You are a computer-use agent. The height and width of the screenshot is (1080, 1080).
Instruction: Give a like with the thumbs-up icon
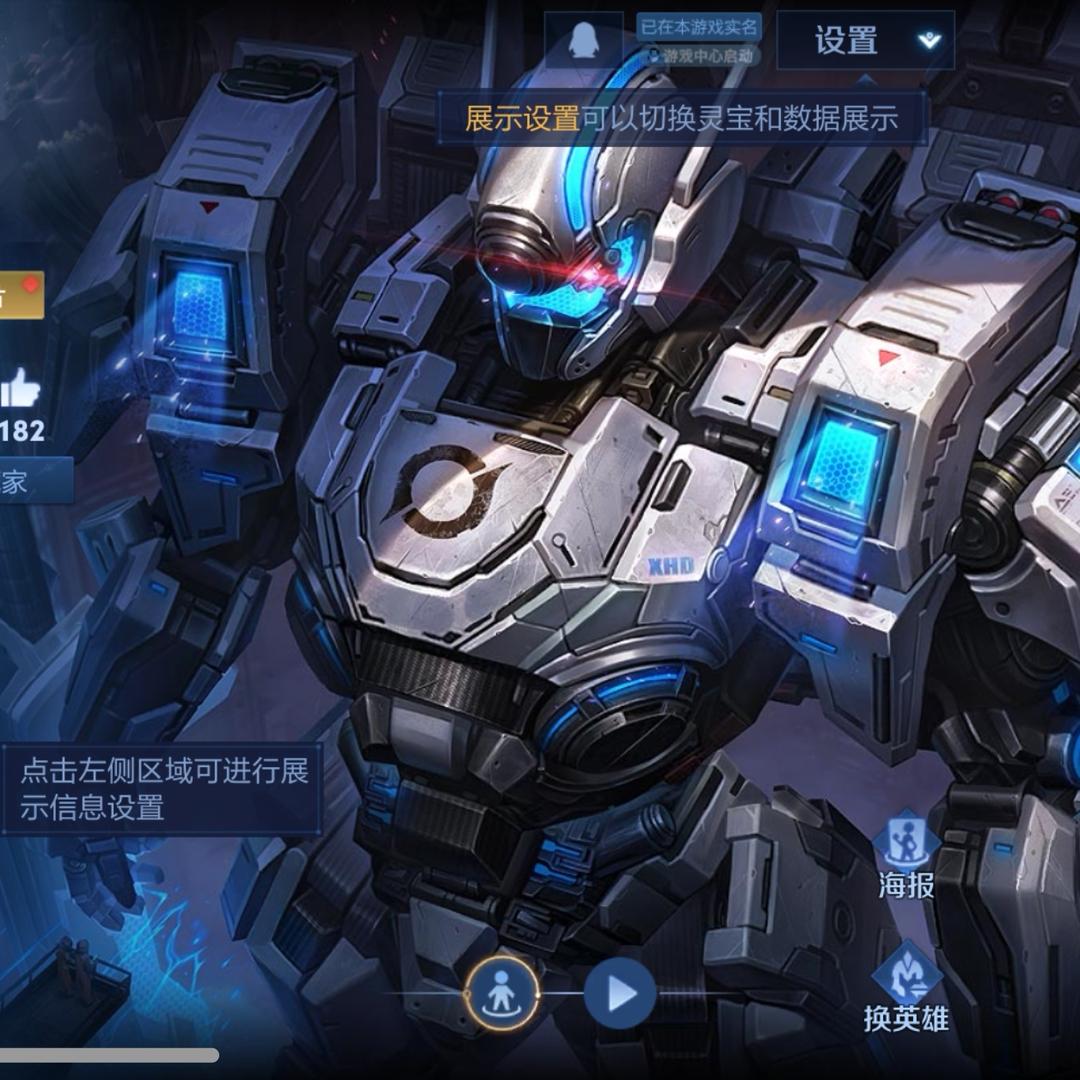coord(20,388)
